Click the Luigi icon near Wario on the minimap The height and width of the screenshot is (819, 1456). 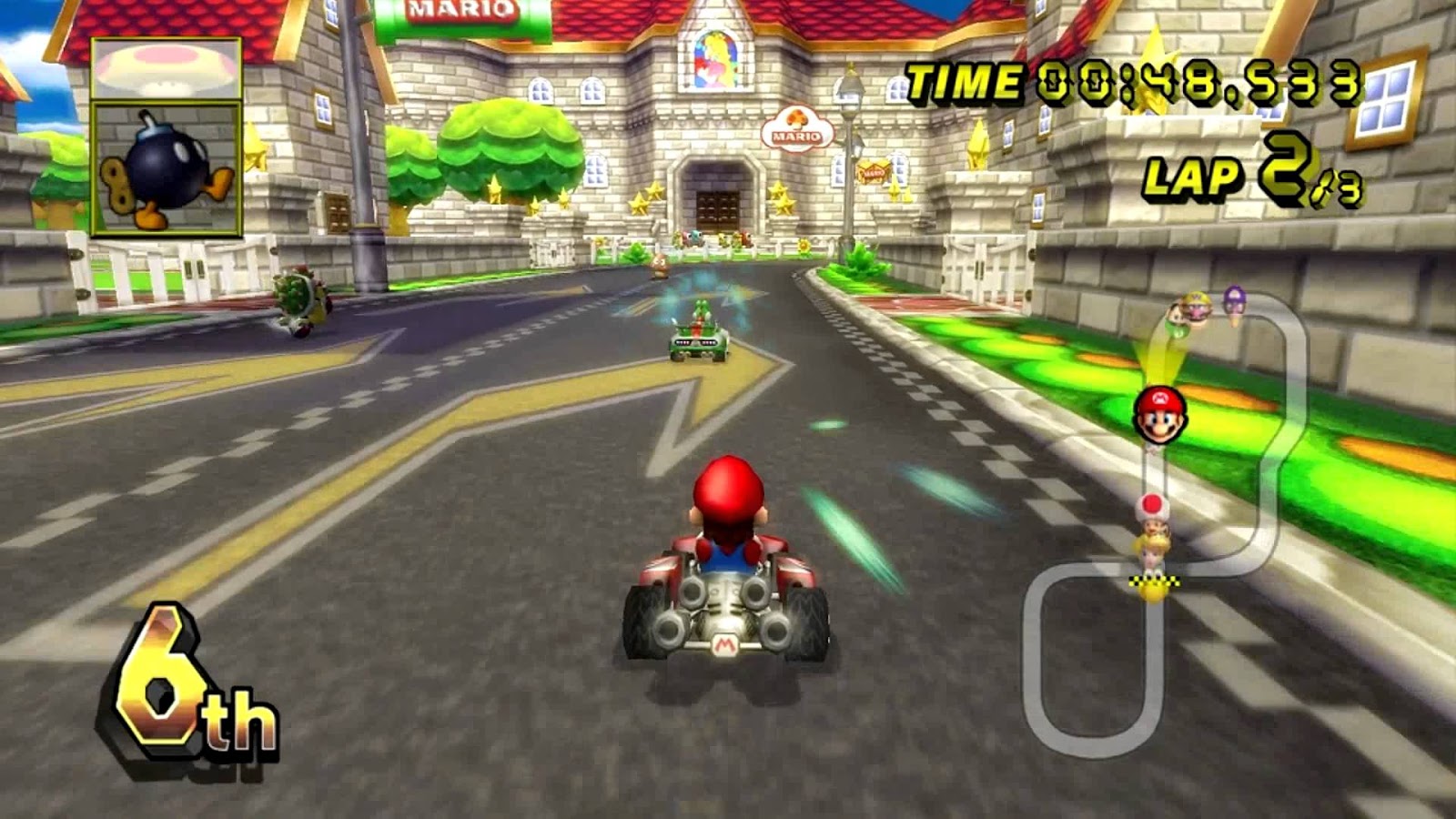pos(1177,318)
